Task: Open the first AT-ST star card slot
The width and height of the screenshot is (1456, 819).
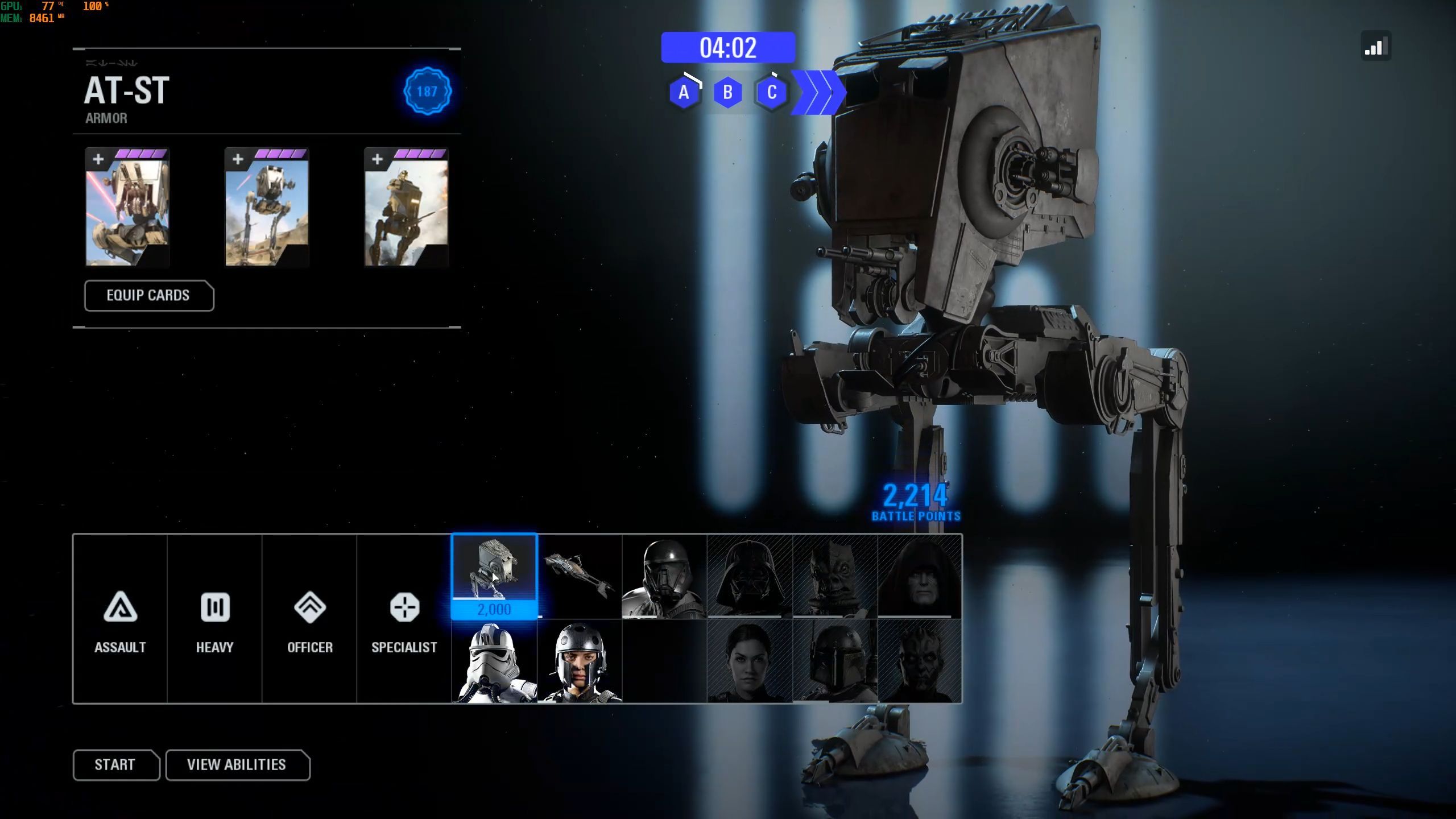Action: click(x=127, y=208)
